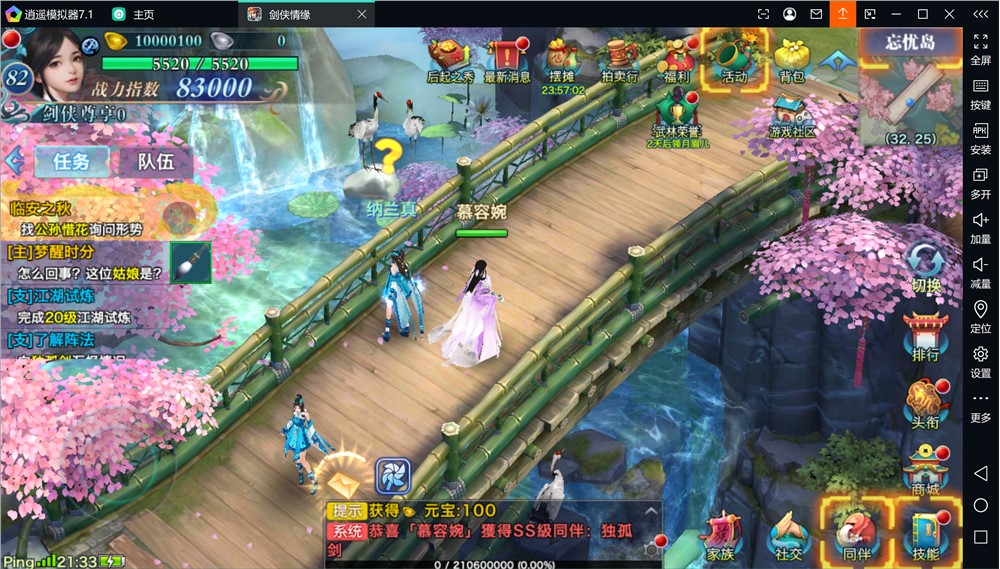Open the 背包 backpack
The image size is (1000, 569).
pyautogui.click(x=792, y=59)
